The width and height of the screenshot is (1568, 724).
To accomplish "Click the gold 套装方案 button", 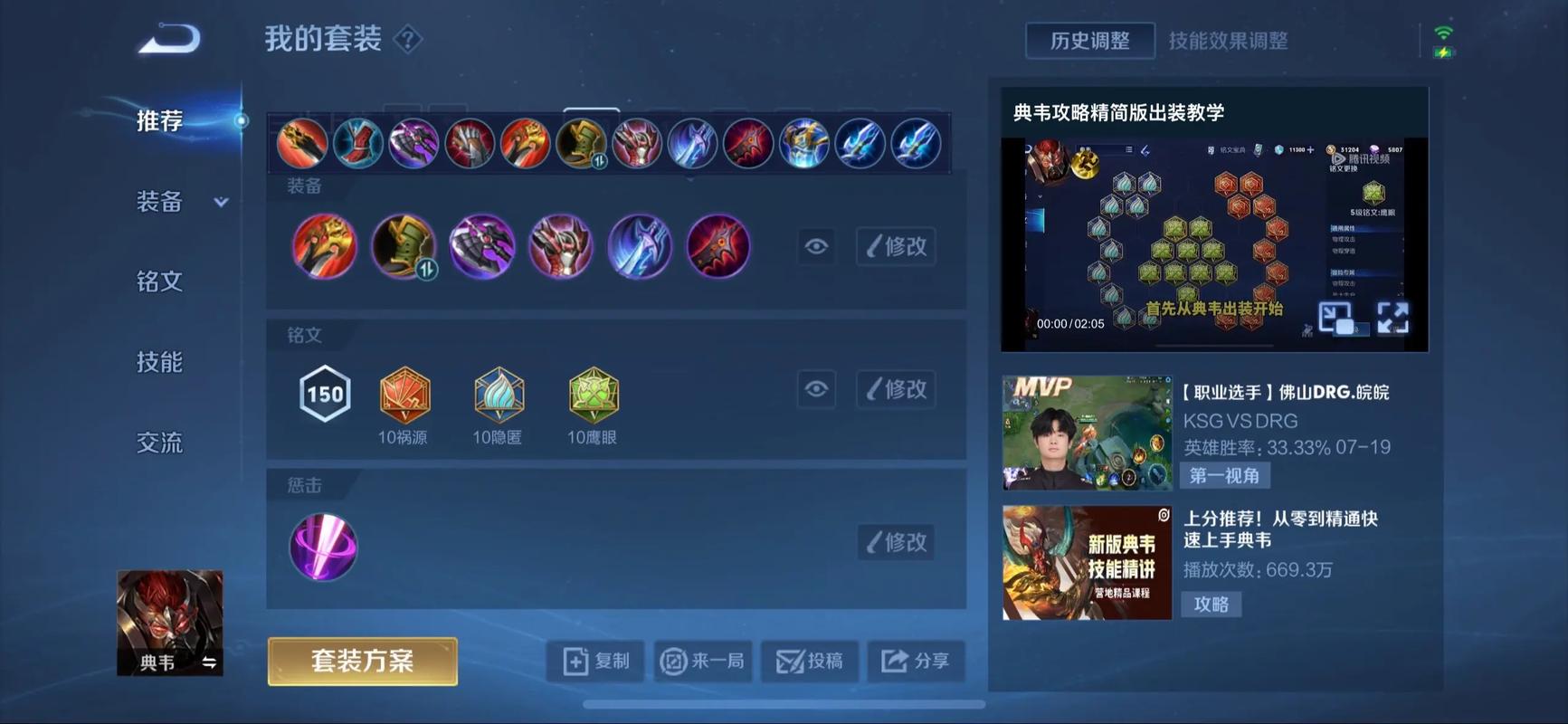I will [361, 662].
